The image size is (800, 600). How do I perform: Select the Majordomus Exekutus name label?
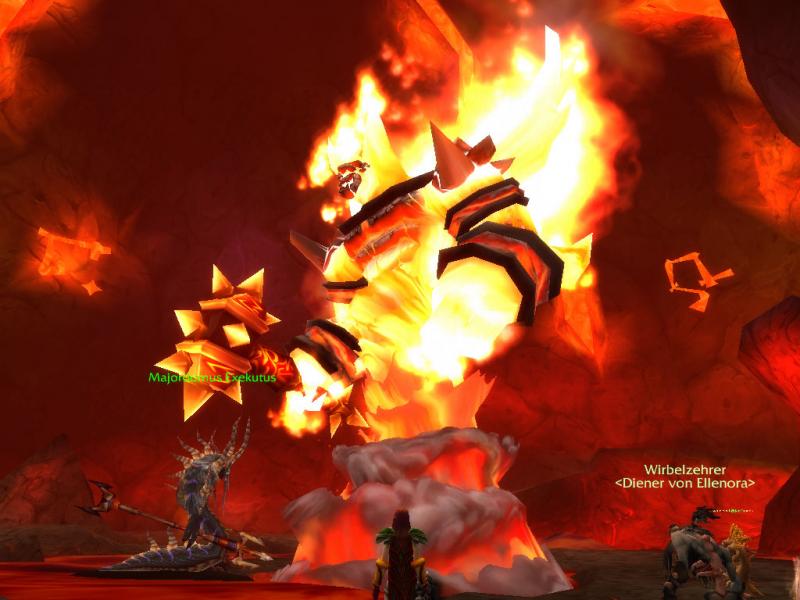coord(211,378)
